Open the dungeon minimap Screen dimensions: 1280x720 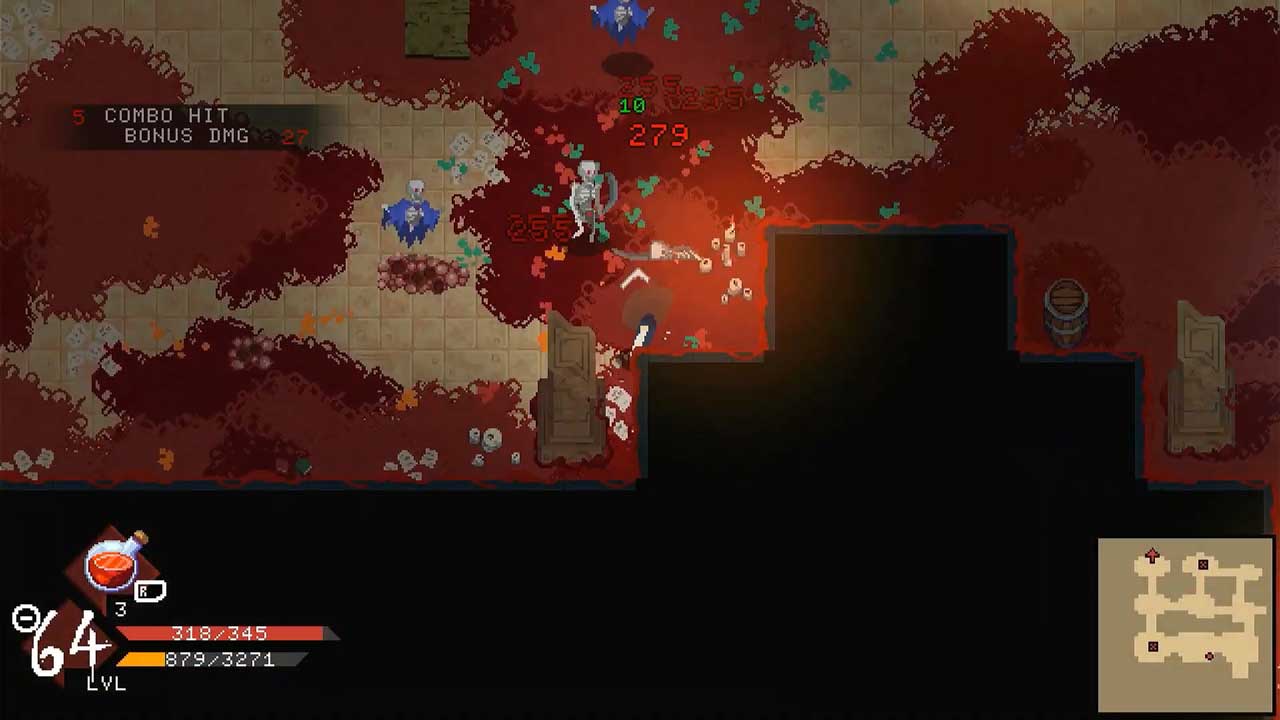[x=1186, y=622]
